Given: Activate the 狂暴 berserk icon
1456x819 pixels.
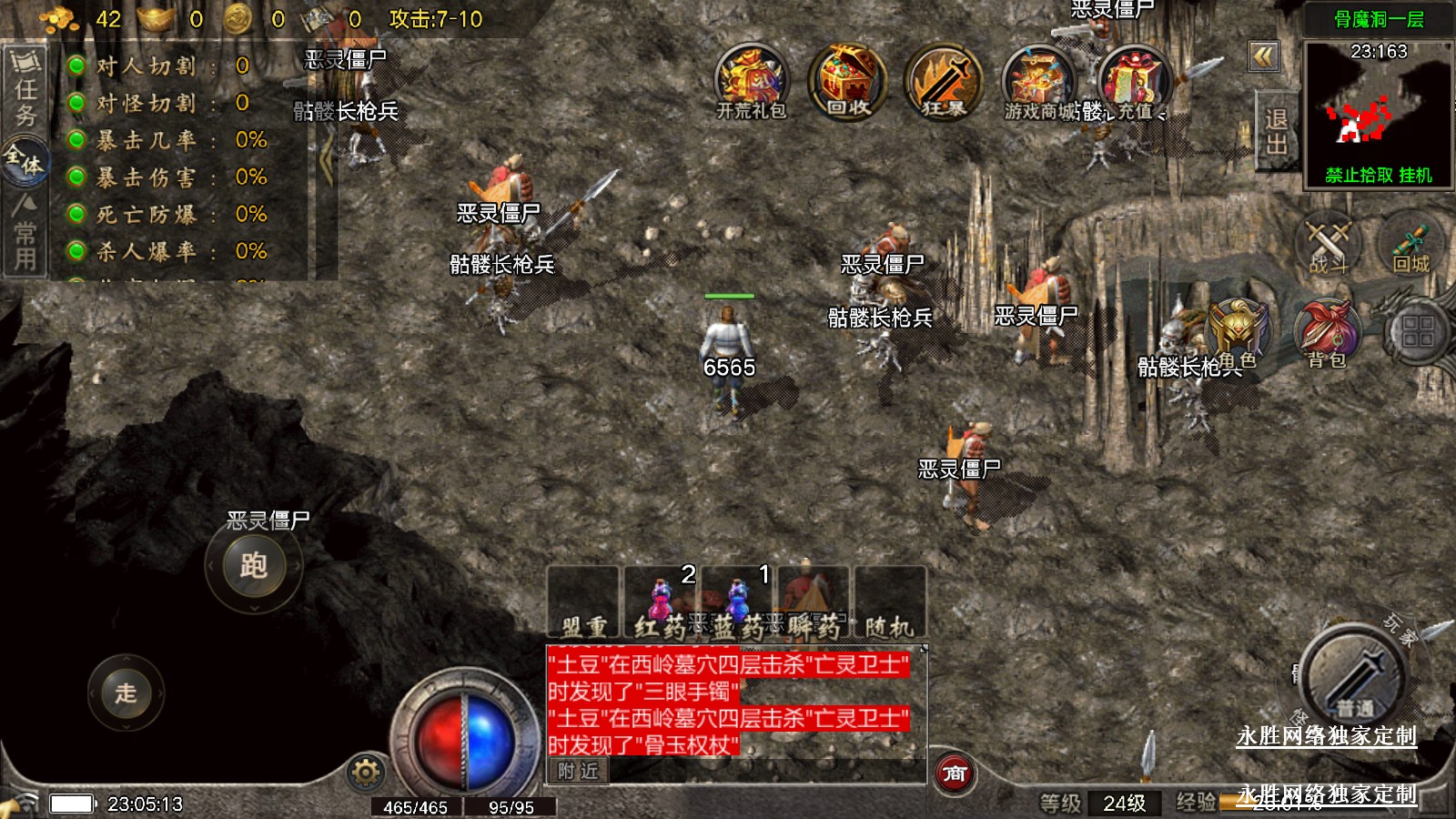Looking at the screenshot, I should (944, 80).
